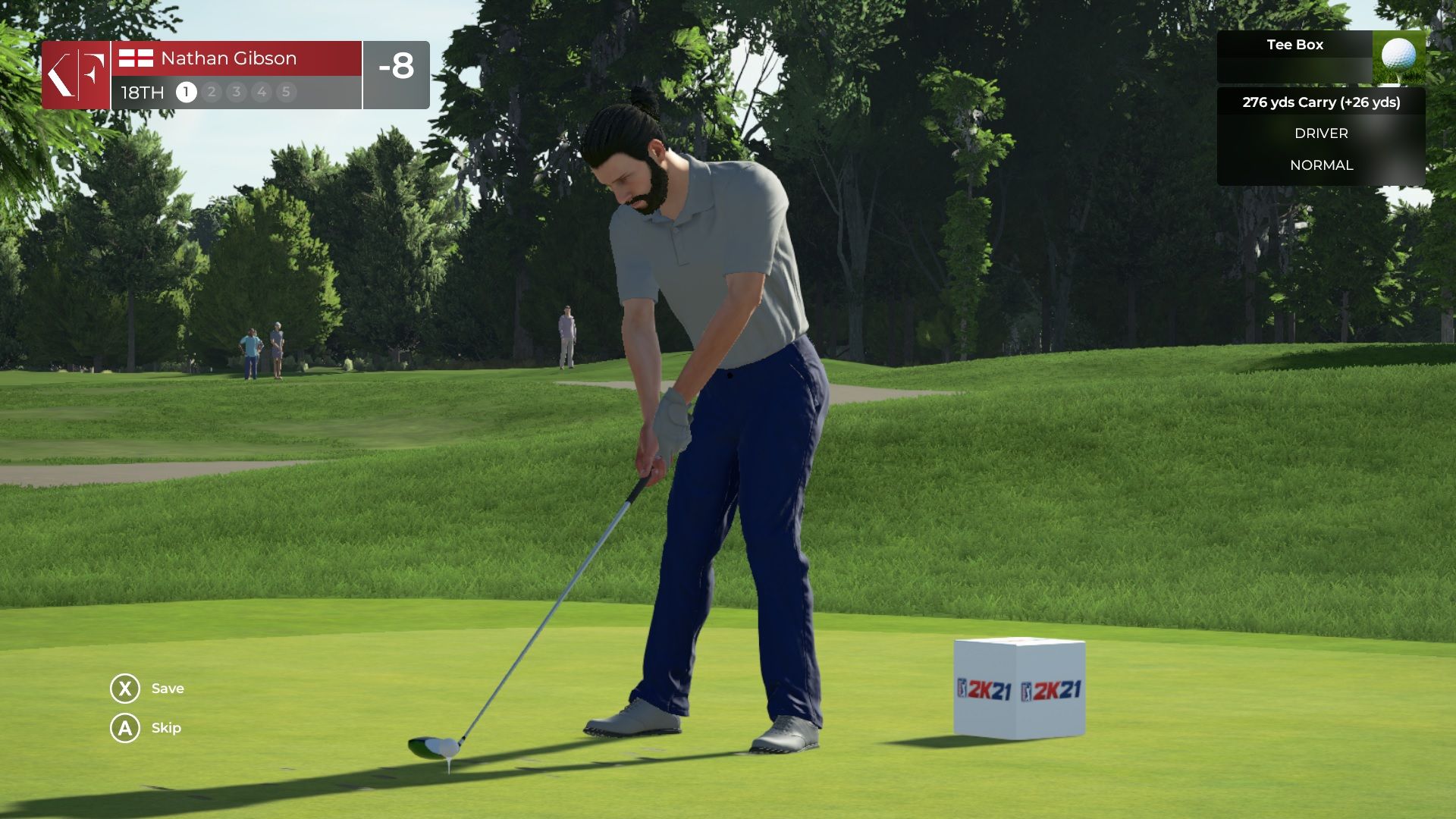This screenshot has height=819, width=1456.
Task: Select the England flag icon
Action: [137, 58]
